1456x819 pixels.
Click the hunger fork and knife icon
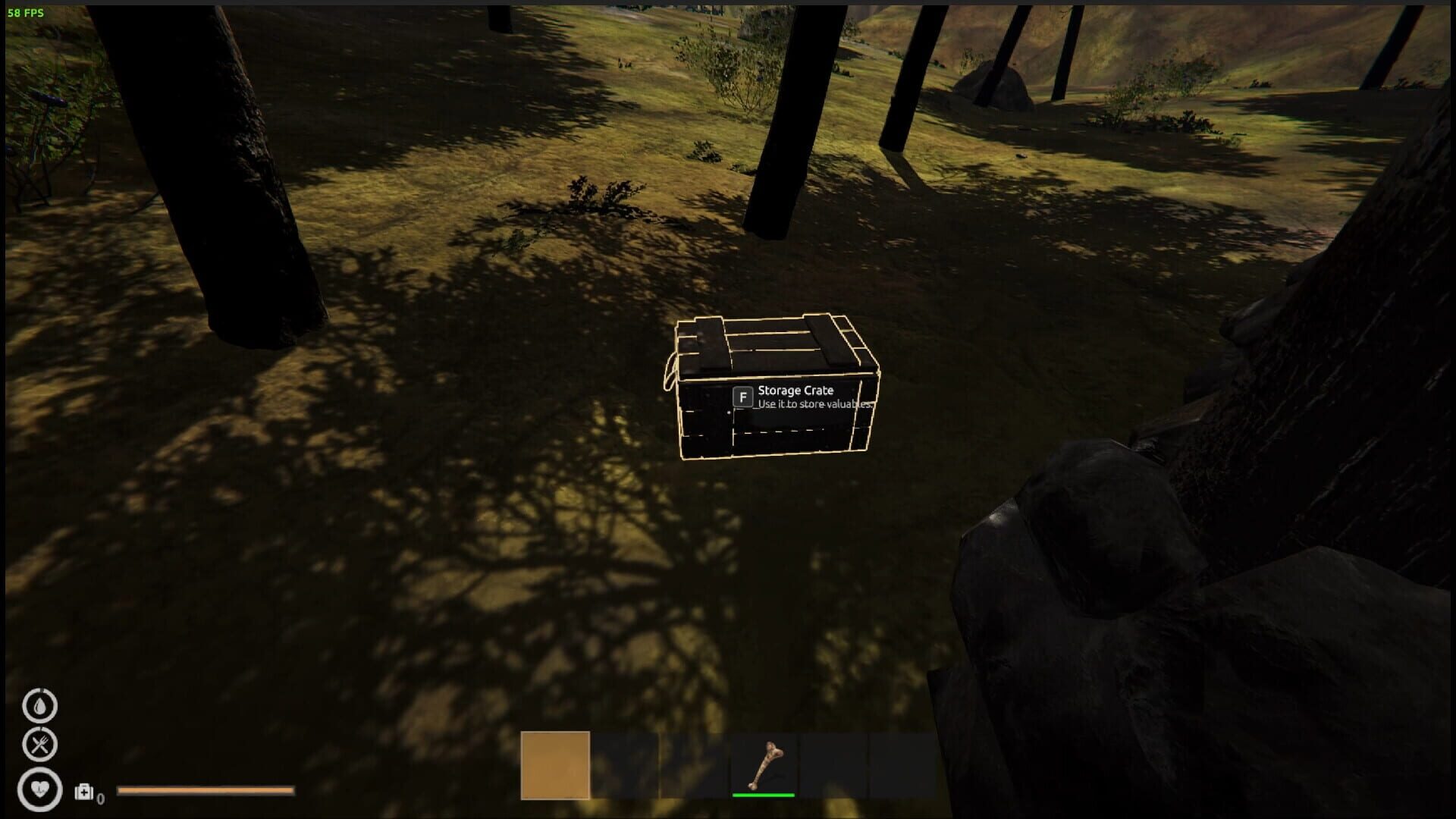(39, 745)
